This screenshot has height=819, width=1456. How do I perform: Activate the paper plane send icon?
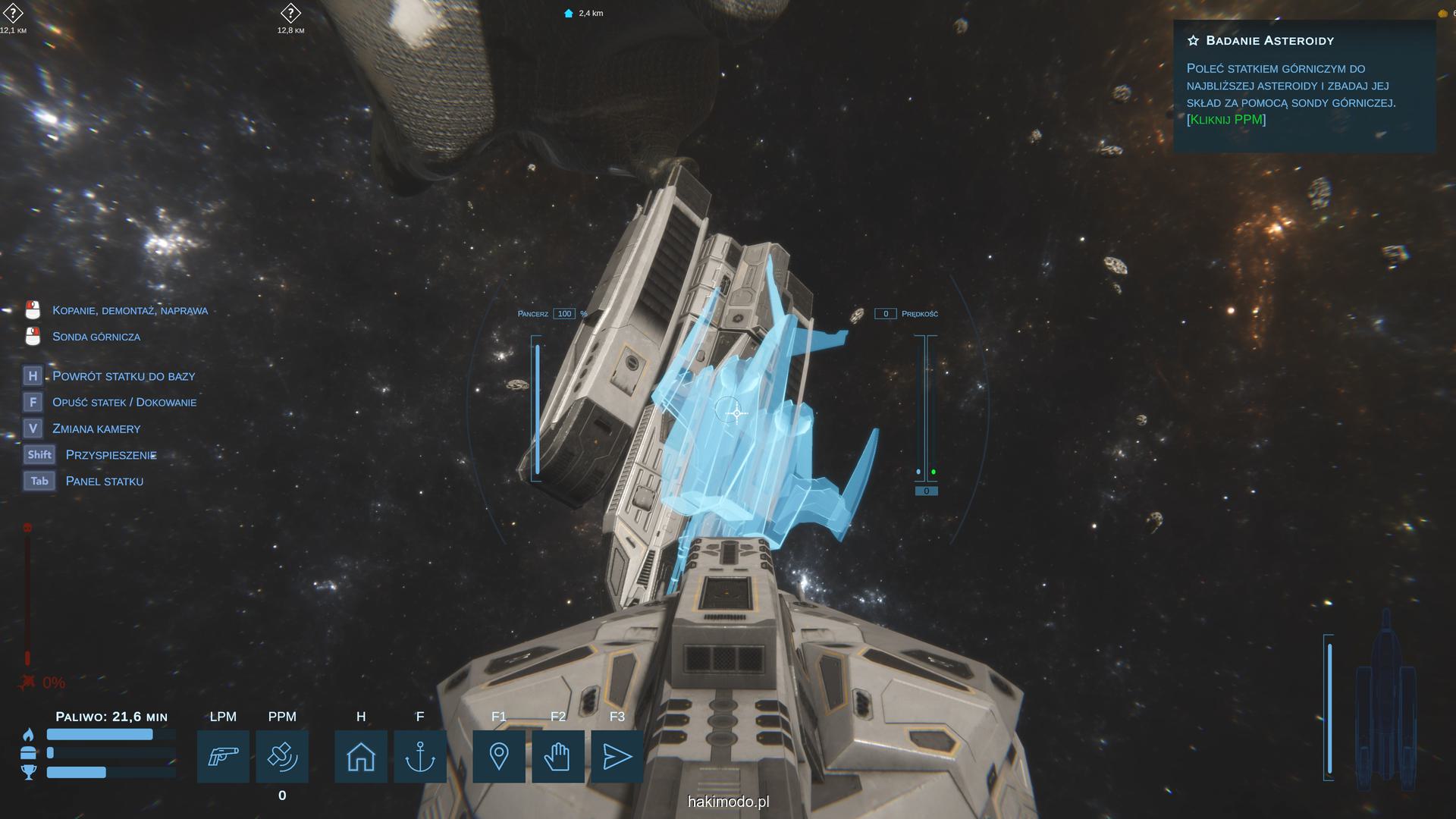(x=617, y=756)
